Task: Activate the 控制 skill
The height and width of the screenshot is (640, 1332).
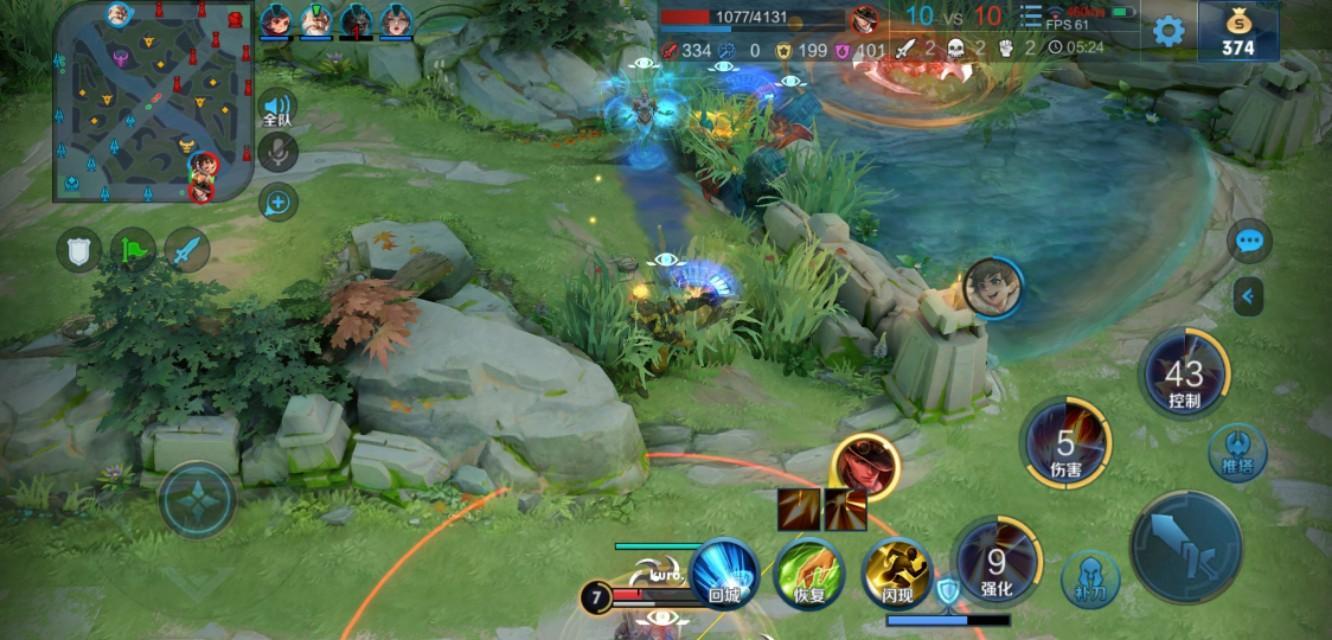Action: (x=1185, y=376)
